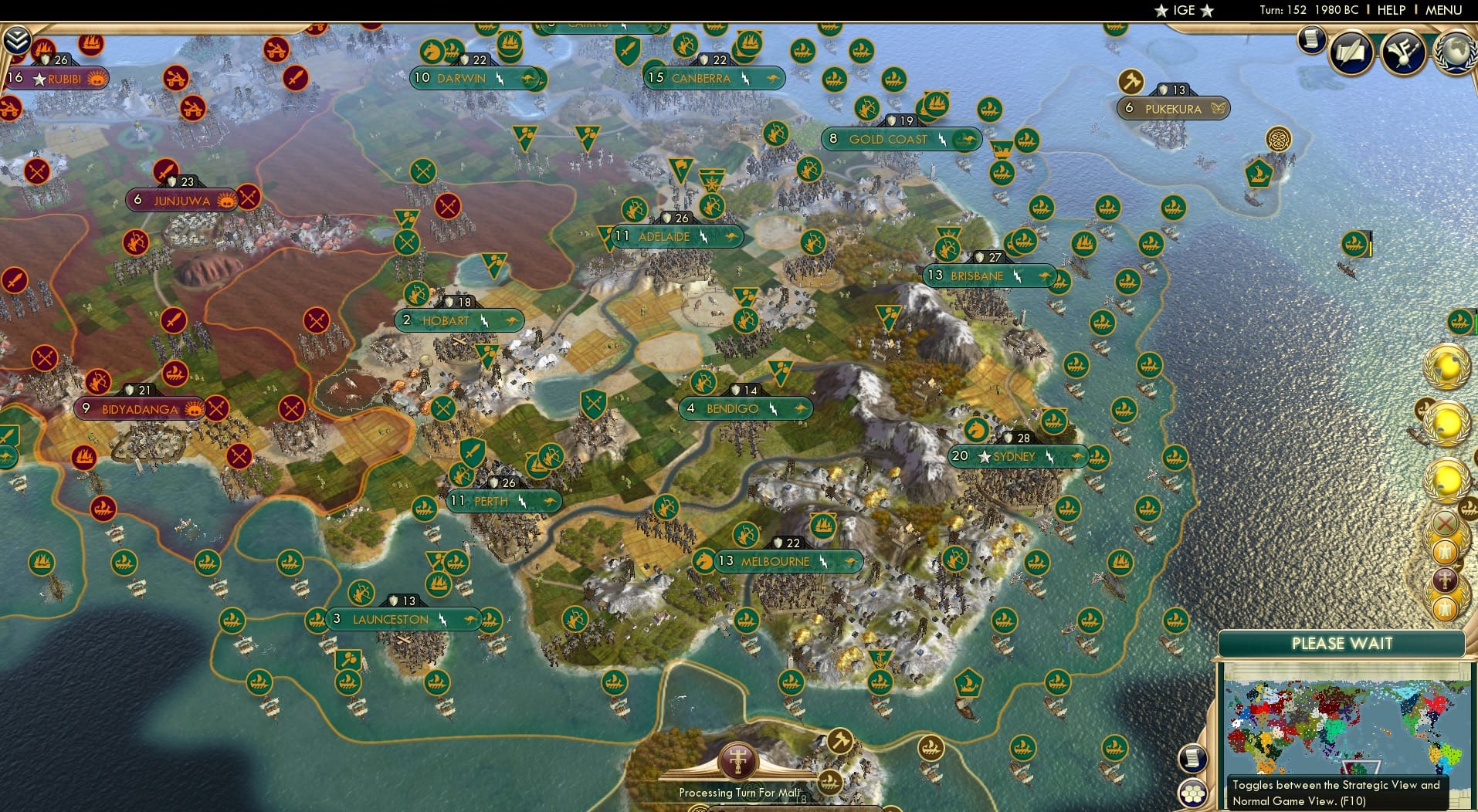Click the capital star on Sydney's banner
This screenshot has height=812, width=1478.
(985, 456)
